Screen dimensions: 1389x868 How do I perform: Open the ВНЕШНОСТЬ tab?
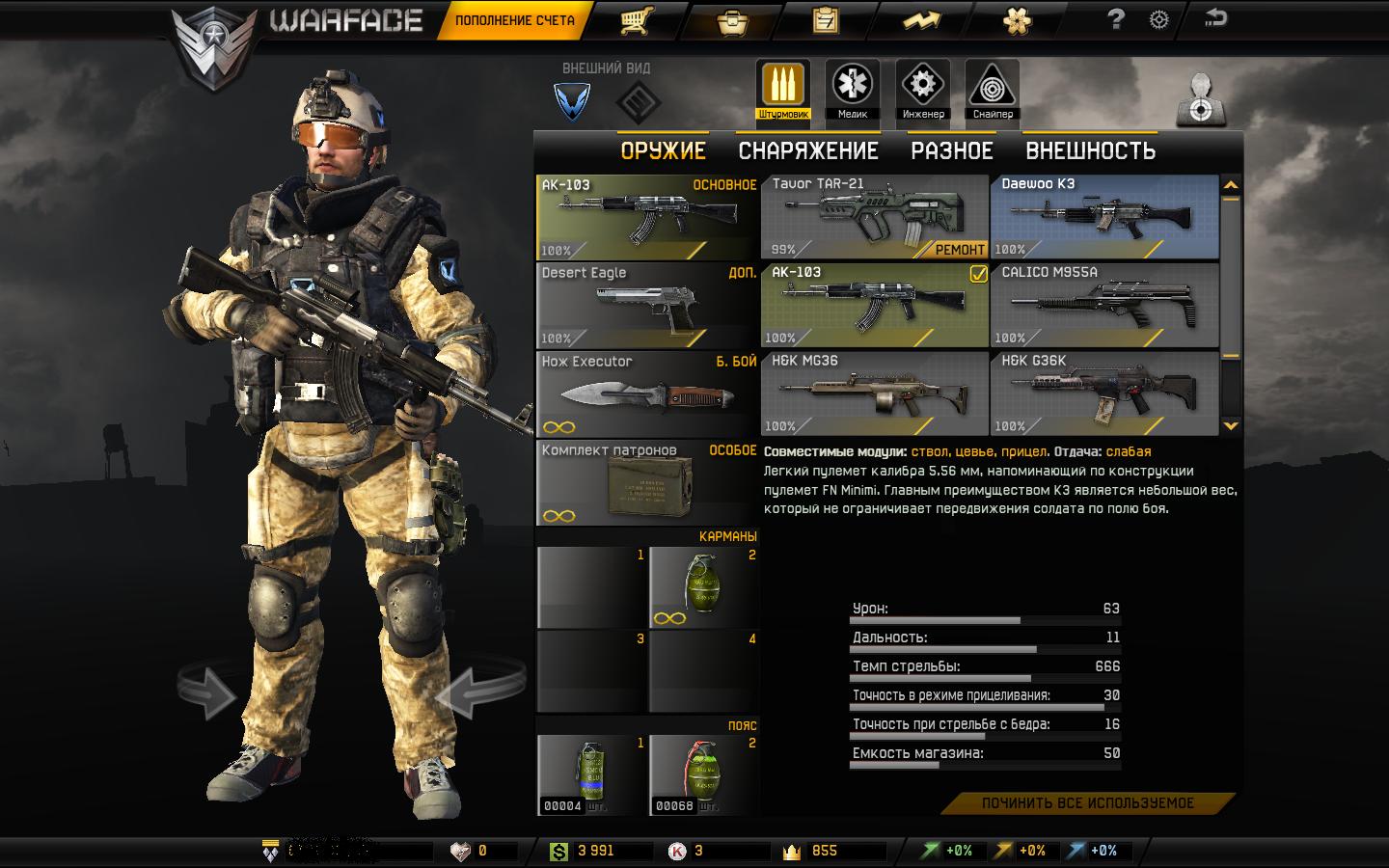[x=1090, y=151]
